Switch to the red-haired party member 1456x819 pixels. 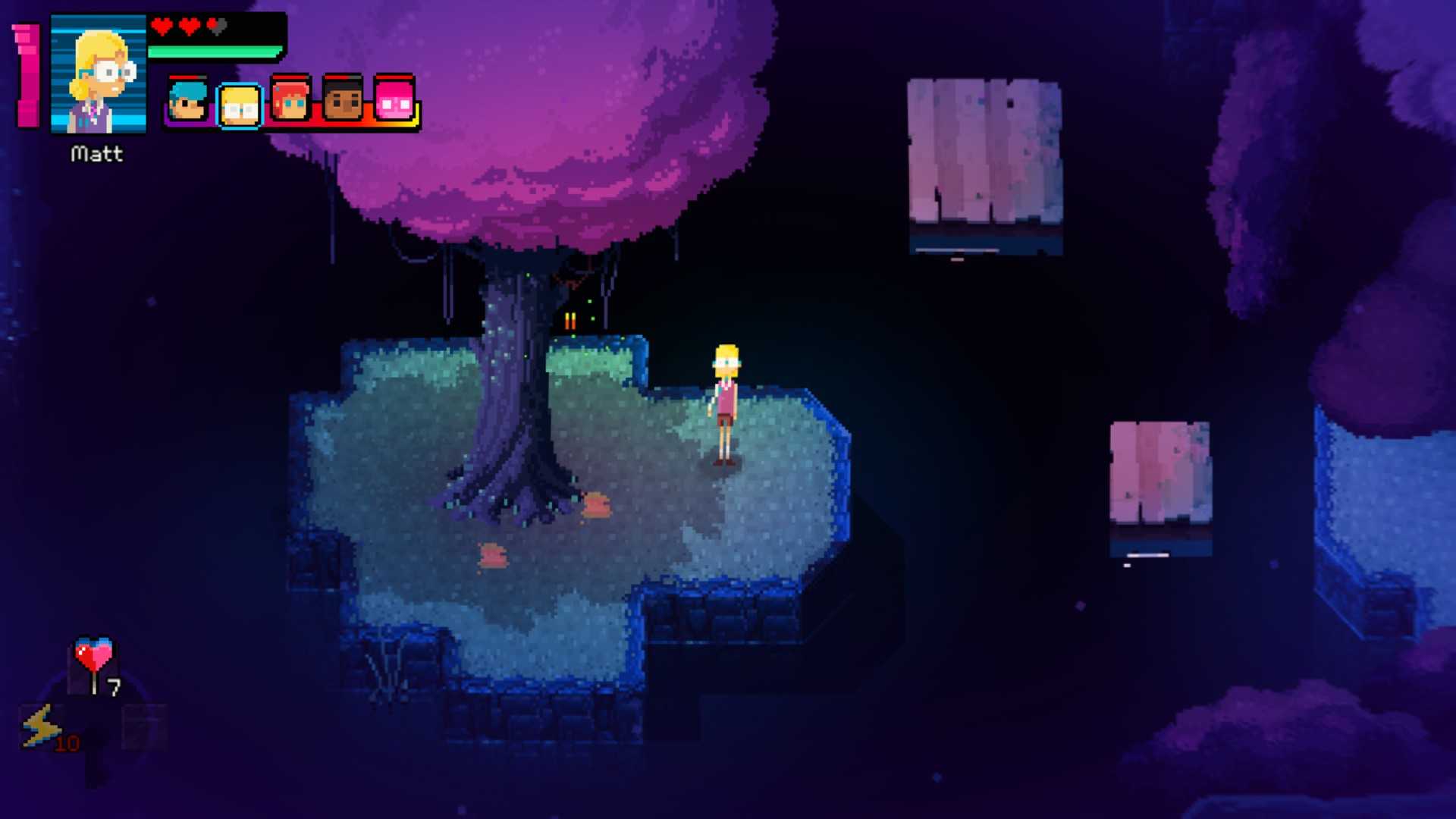point(290,99)
